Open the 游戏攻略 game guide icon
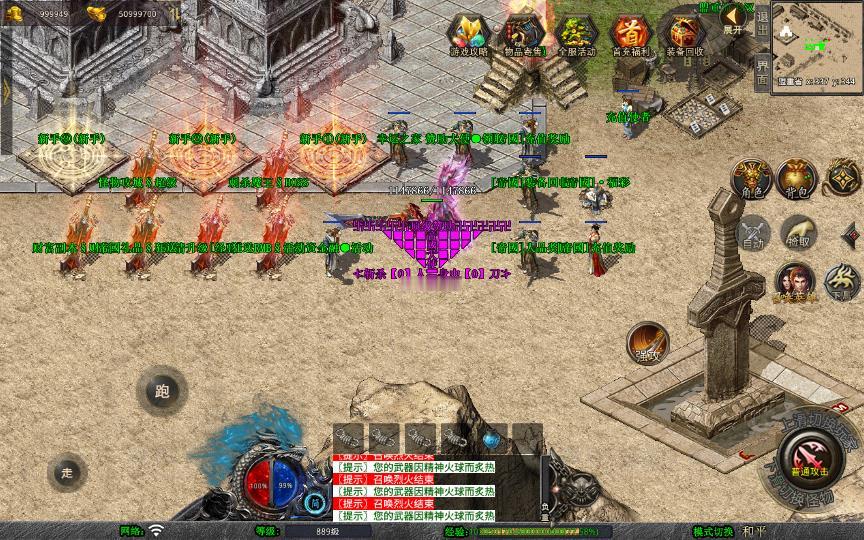864x540 pixels. tap(468, 35)
